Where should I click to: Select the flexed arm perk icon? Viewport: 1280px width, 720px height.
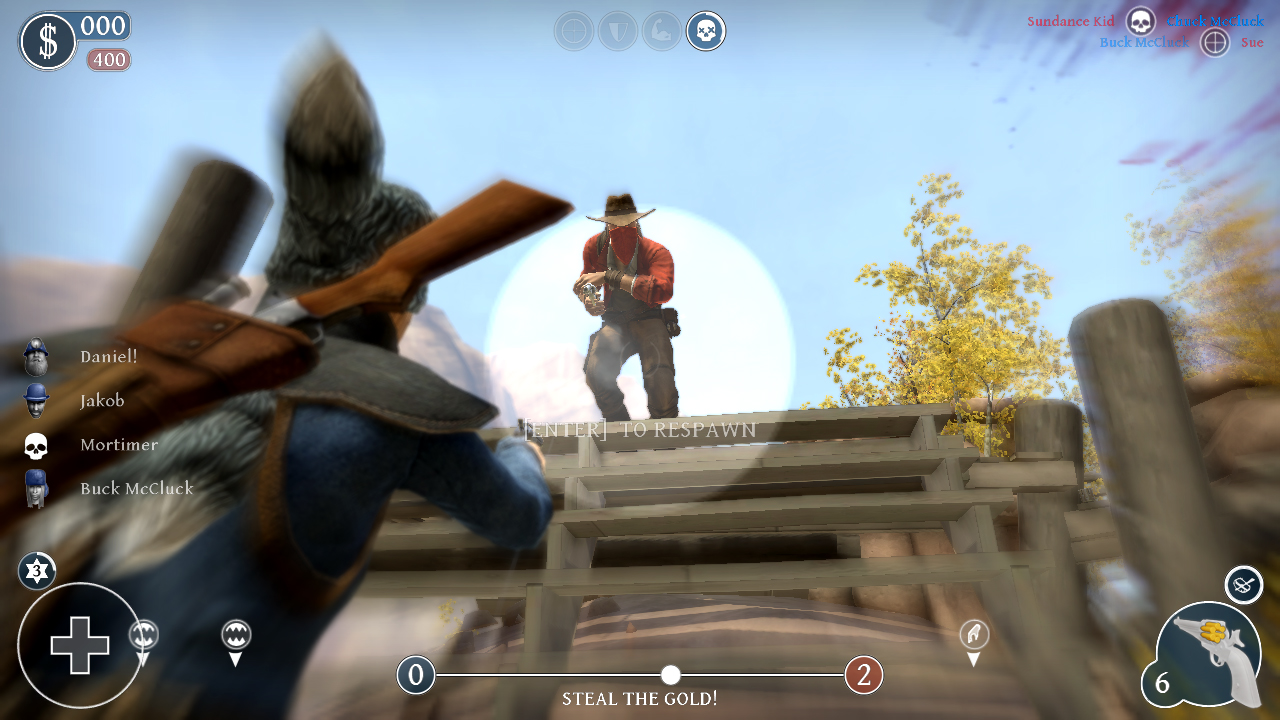point(662,31)
